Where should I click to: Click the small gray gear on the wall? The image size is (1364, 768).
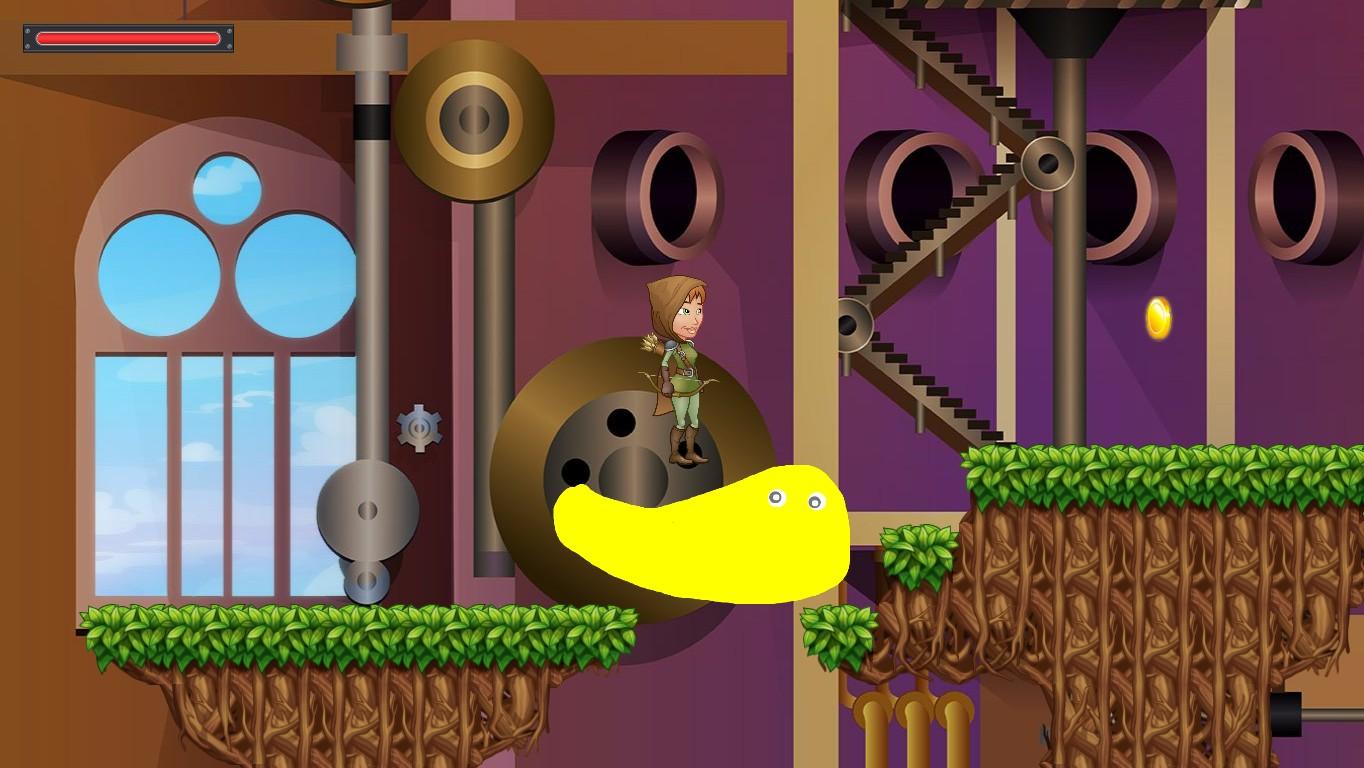[420, 428]
